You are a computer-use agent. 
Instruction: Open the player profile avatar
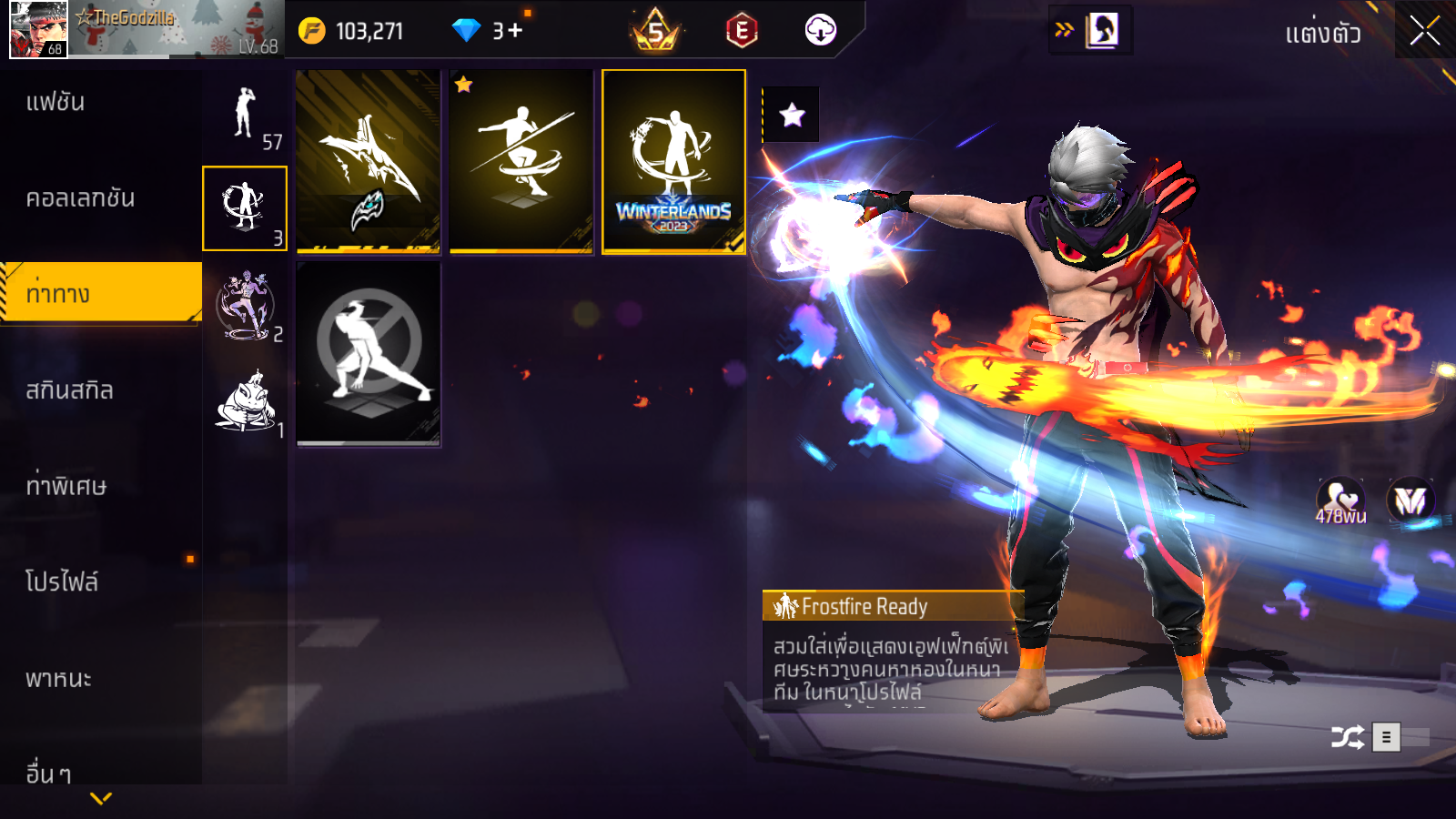click(x=38, y=29)
